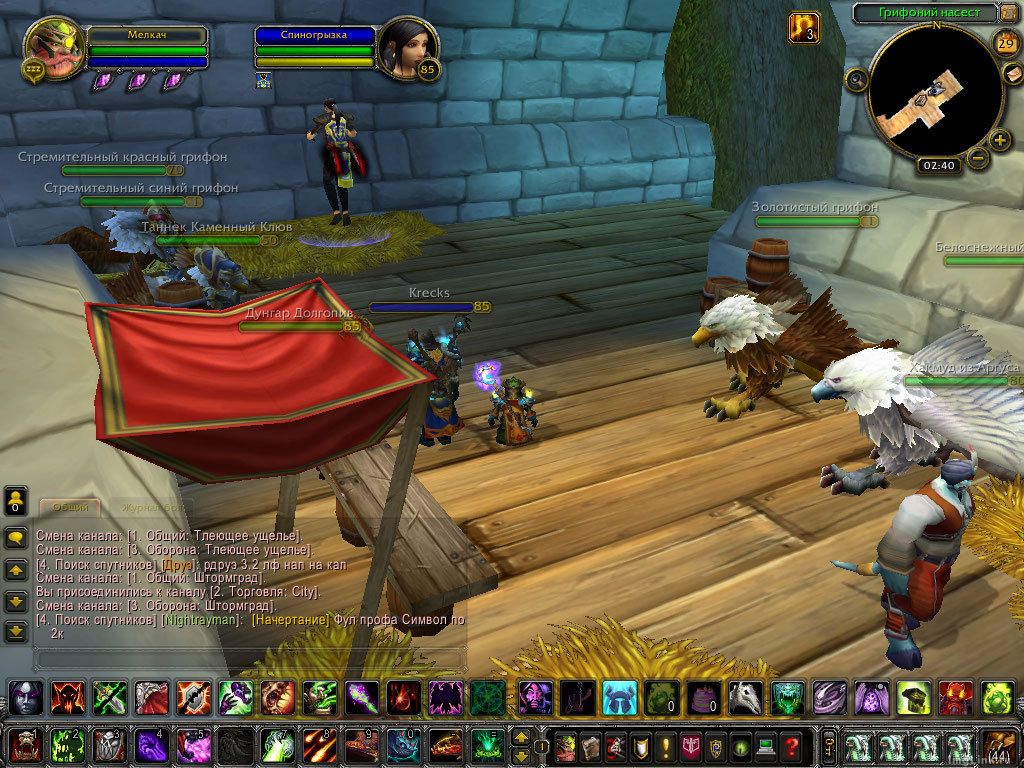The height and width of the screenshot is (768, 1024).
Task: Open the red question mark help button
Action: (792, 745)
